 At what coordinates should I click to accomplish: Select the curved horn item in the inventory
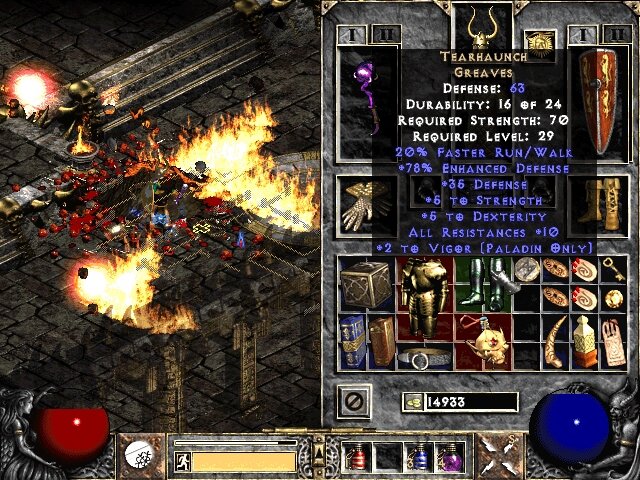[555, 338]
